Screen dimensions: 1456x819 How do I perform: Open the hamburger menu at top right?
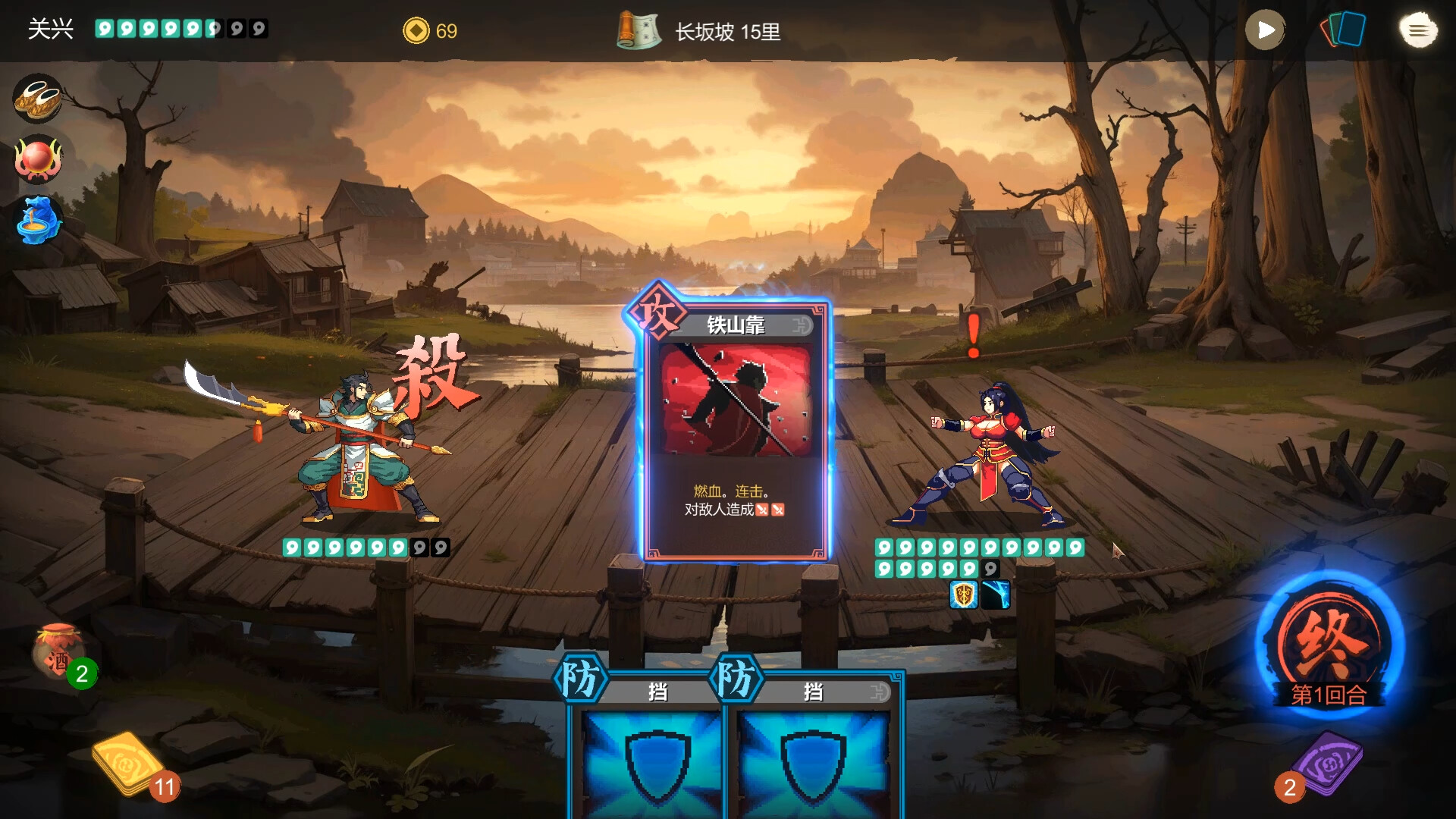coord(1417,30)
